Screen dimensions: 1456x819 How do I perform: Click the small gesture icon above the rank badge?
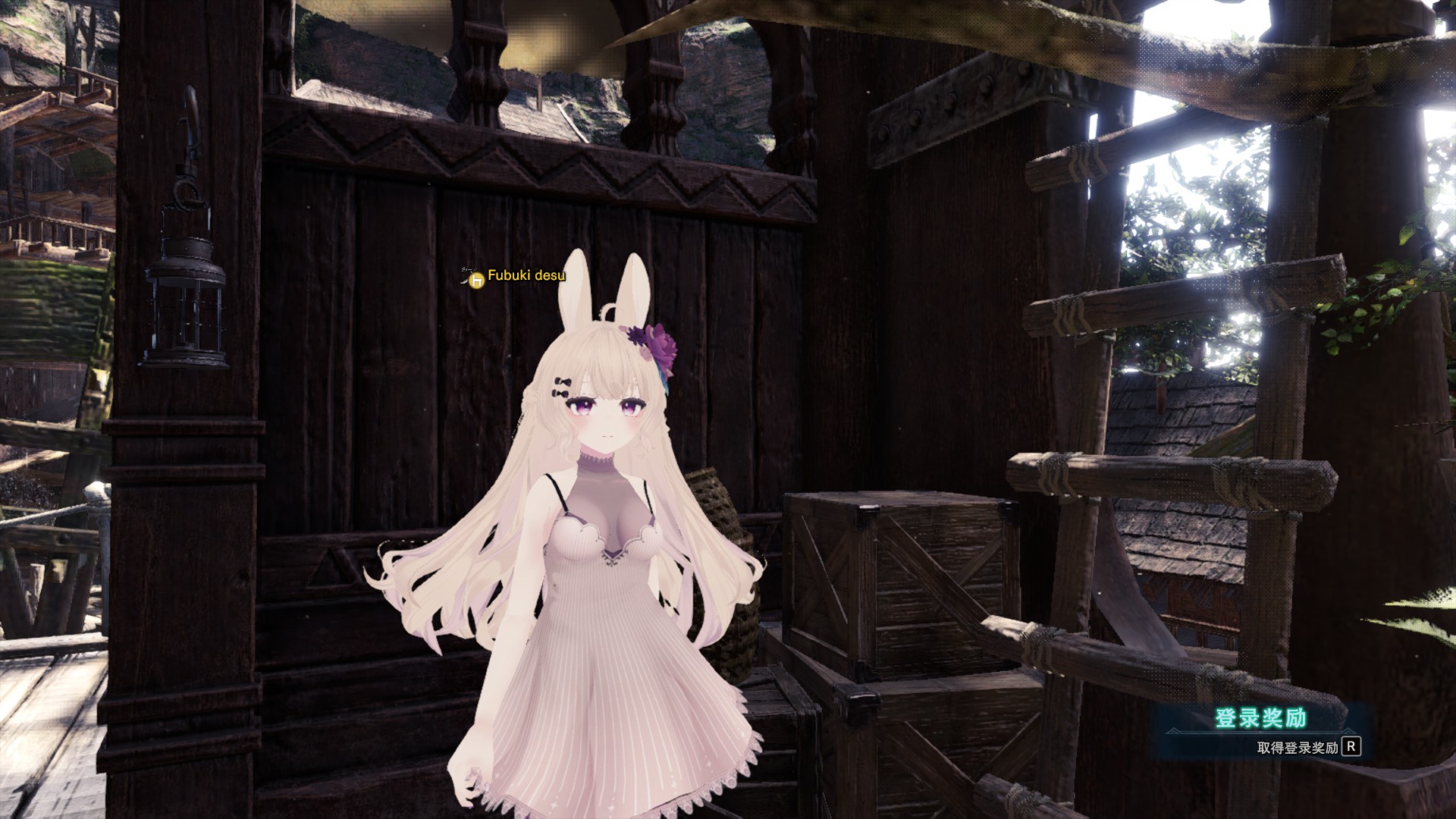466,271
